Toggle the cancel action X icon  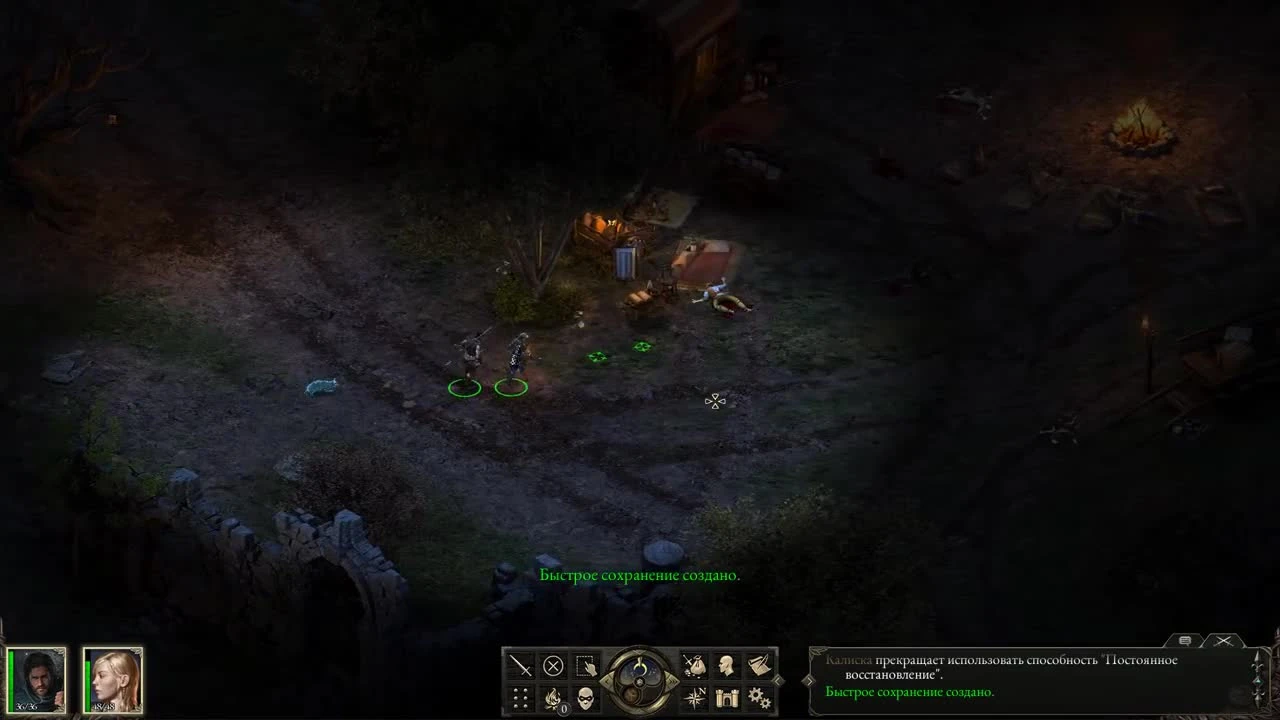click(x=553, y=663)
